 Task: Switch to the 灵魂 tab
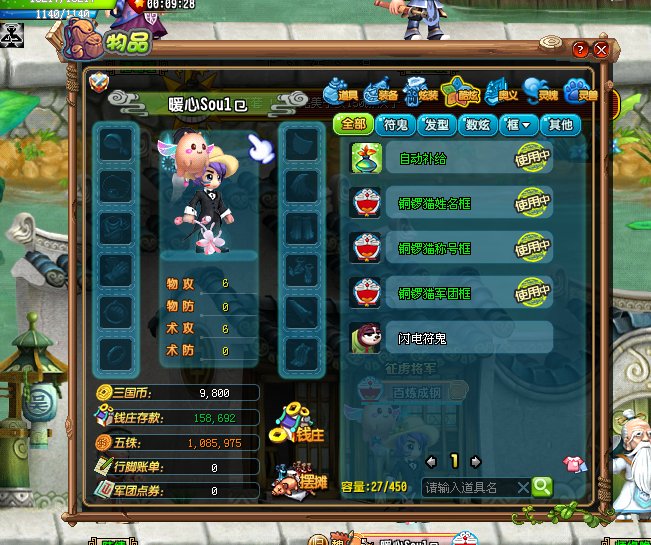tap(541, 92)
